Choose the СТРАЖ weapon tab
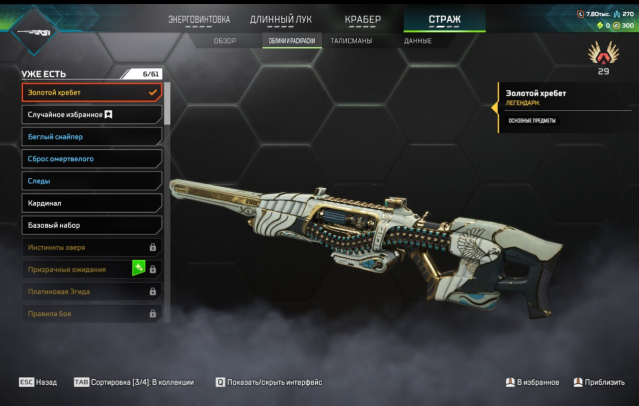The image size is (639, 406). 444,19
